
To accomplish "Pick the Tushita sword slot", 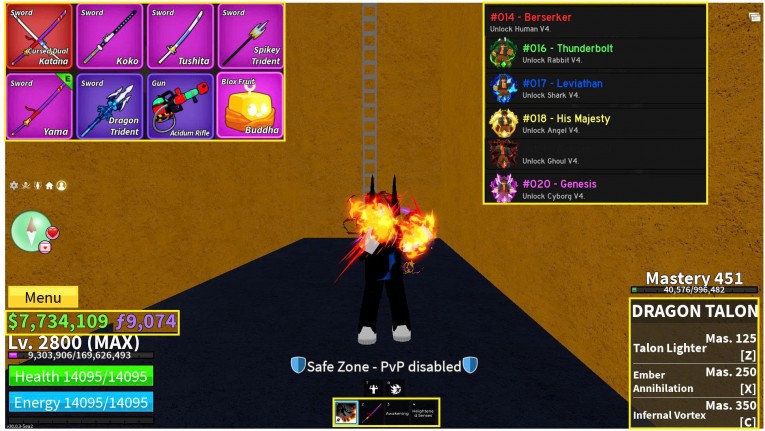I will coord(180,37).
